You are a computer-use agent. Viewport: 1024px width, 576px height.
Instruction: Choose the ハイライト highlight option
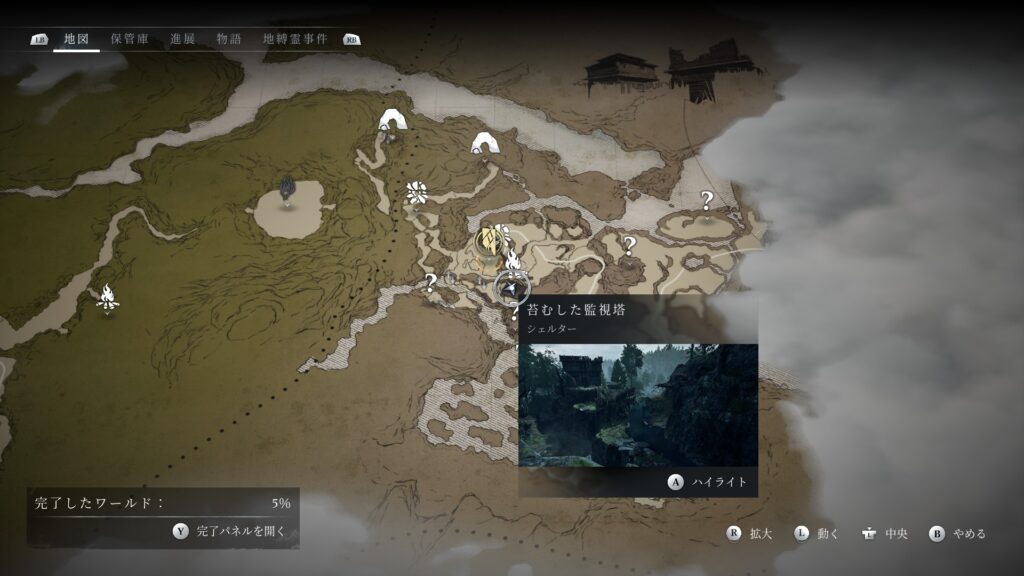click(x=708, y=482)
